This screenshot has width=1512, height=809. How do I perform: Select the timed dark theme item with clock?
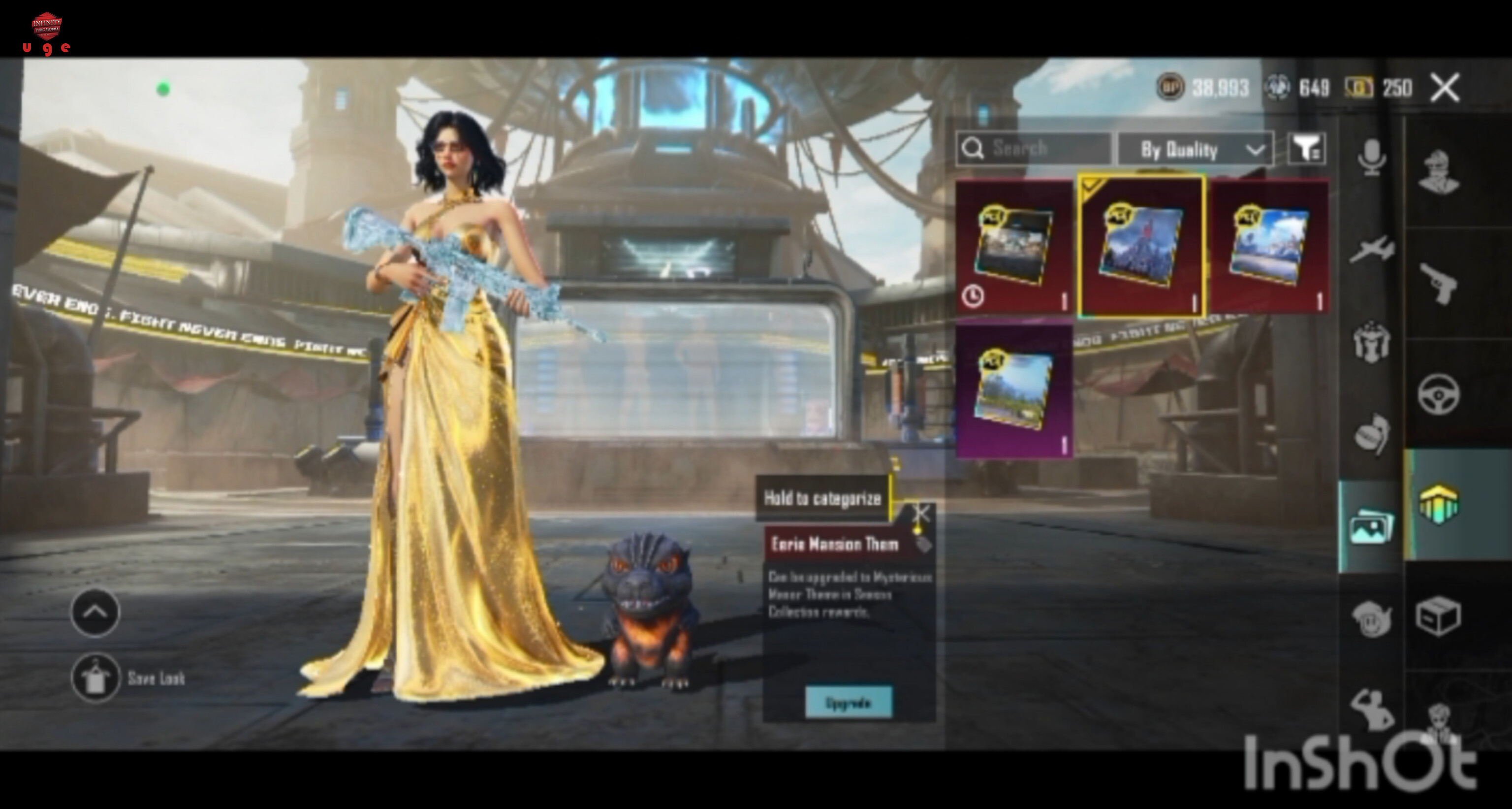1014,247
